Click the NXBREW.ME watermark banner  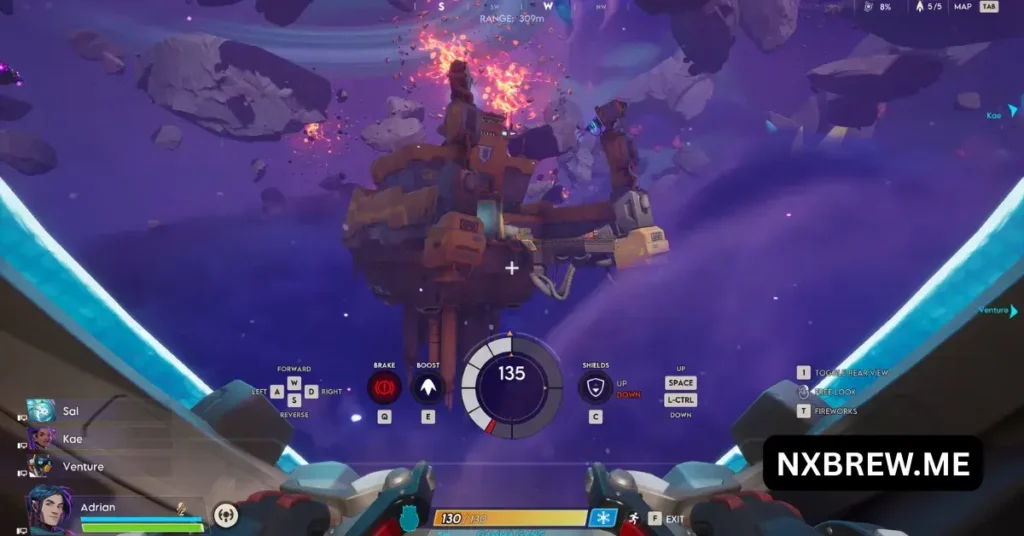[x=872, y=462]
